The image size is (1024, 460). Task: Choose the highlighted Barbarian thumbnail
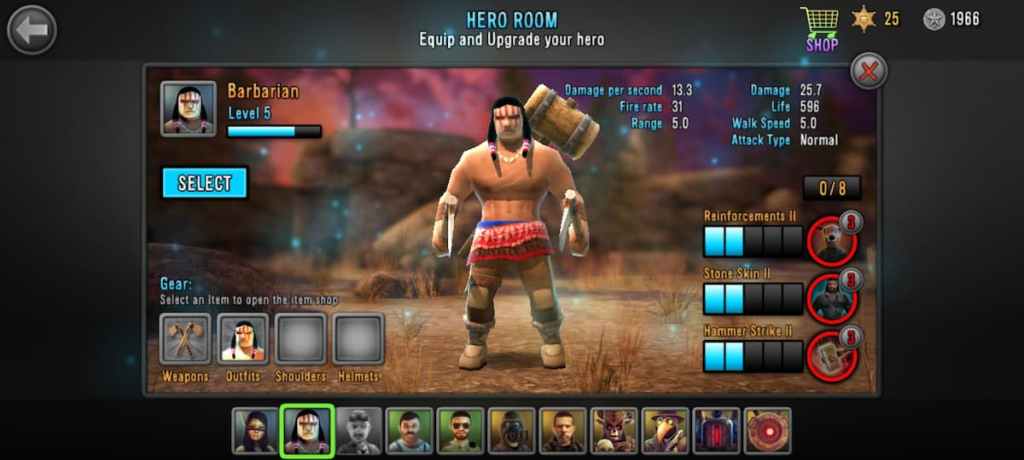306,431
